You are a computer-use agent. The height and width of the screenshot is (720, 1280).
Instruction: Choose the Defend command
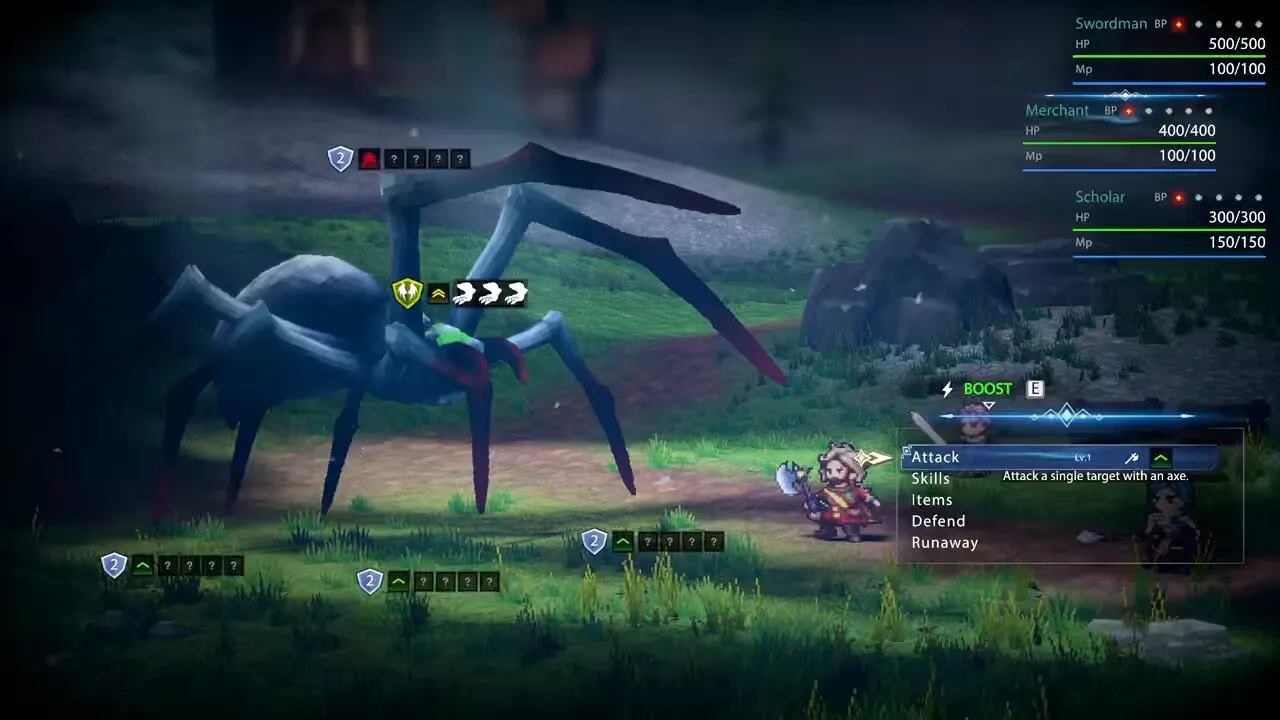[938, 521]
